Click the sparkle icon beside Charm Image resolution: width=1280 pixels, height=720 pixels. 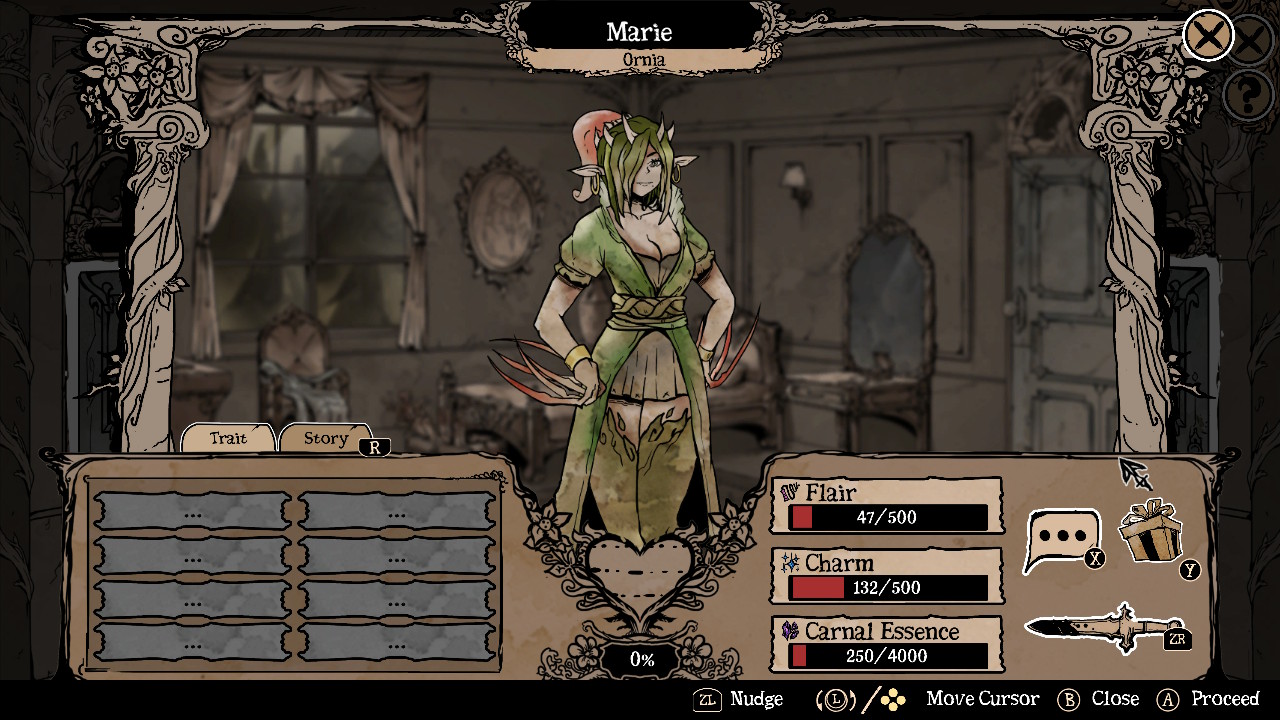[x=791, y=562]
